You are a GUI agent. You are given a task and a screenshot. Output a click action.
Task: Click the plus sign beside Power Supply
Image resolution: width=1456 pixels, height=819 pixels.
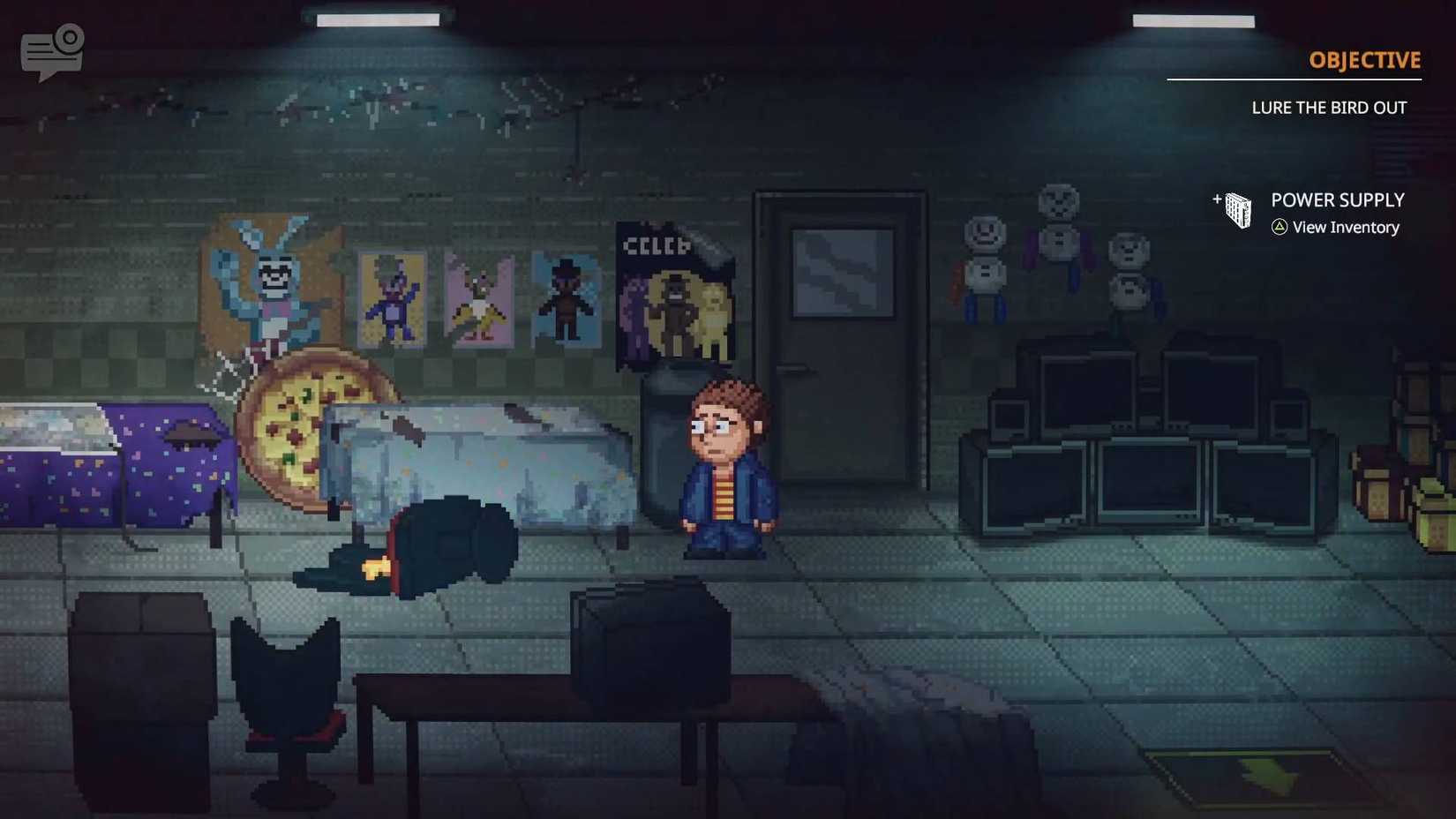(1216, 201)
